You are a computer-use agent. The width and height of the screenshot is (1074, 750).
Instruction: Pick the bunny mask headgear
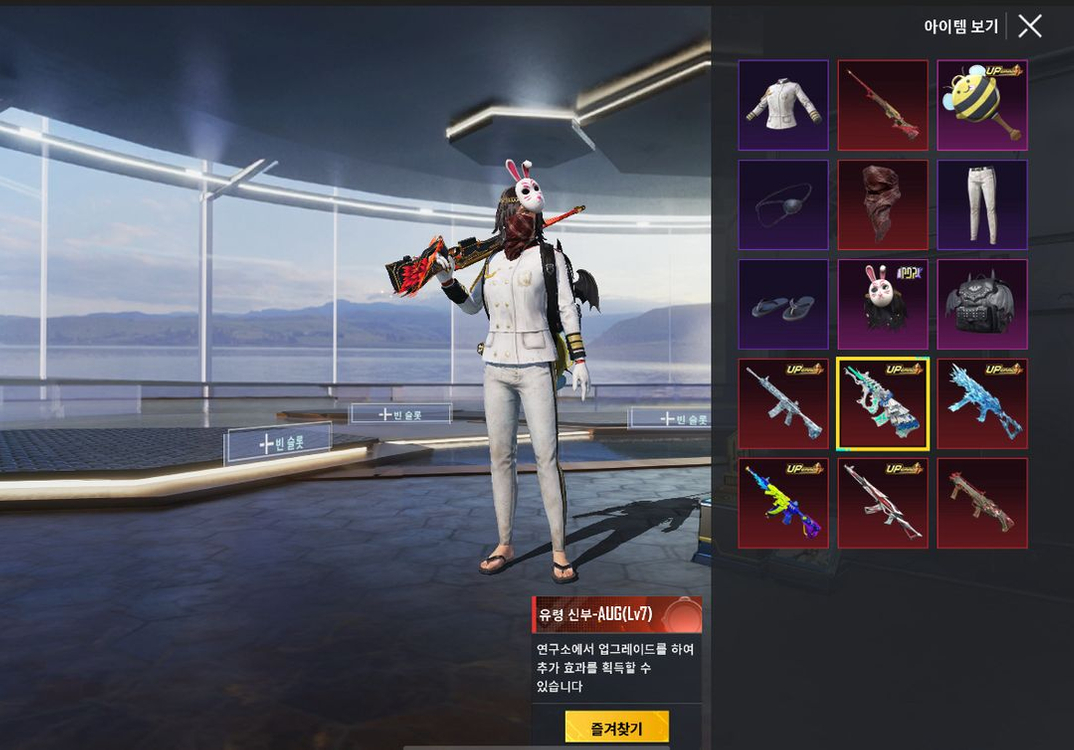[883, 305]
